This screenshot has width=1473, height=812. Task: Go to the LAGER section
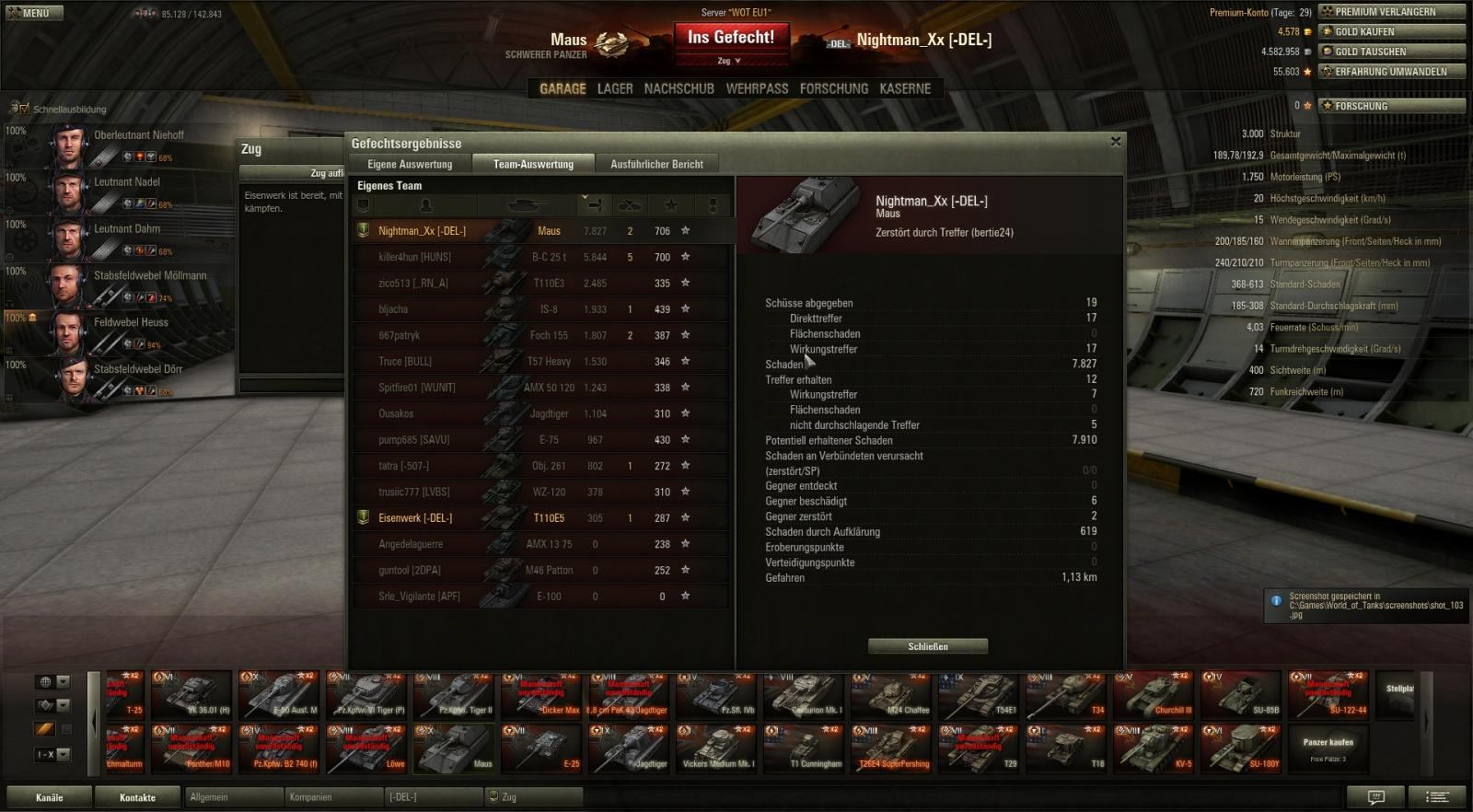point(615,88)
